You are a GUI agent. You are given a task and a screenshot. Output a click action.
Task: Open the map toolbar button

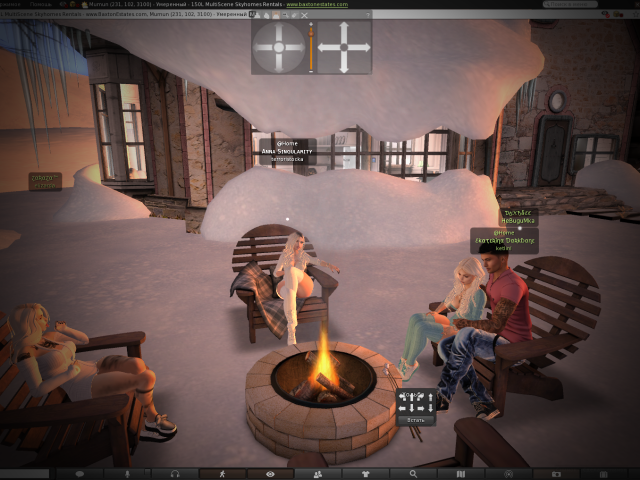[460, 473]
